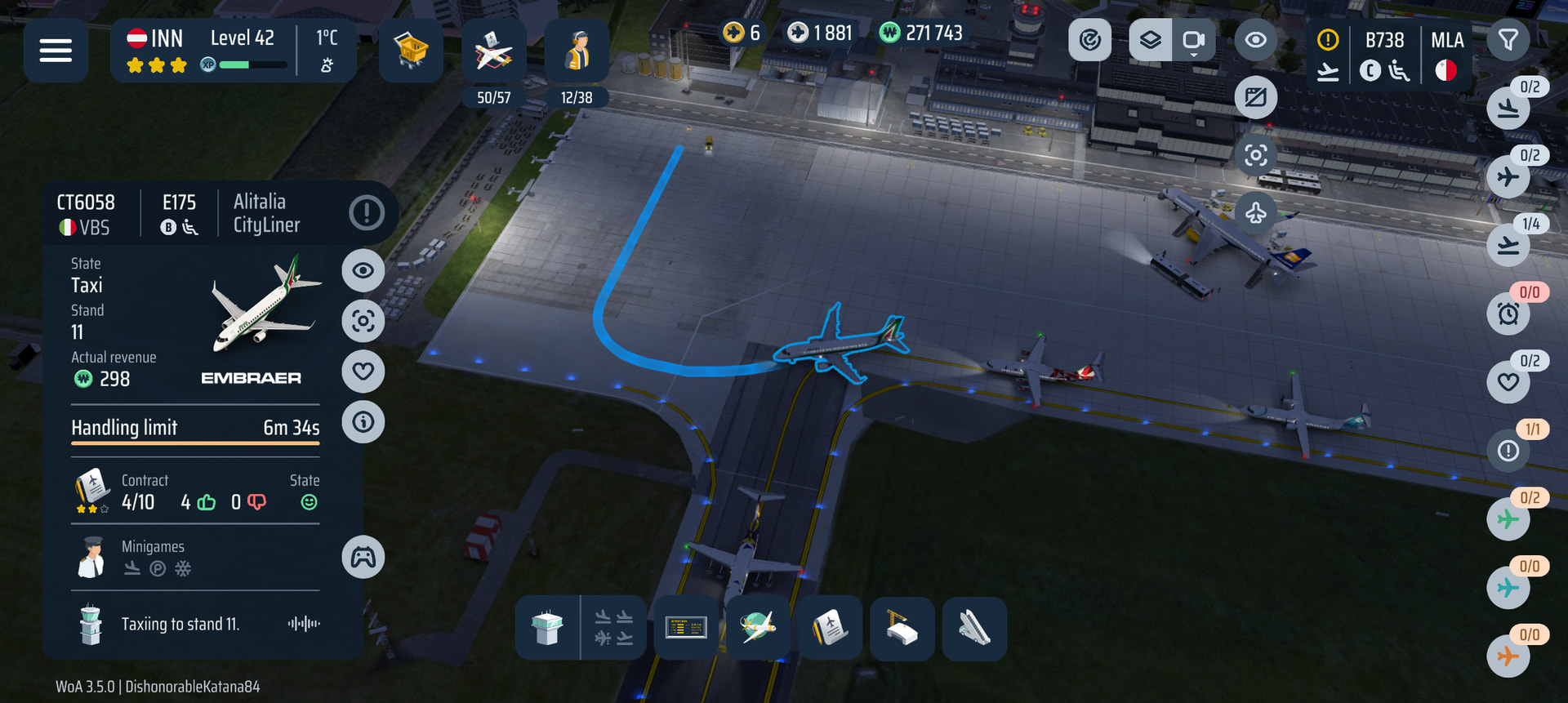Select the alarm clock 0/0 filter
1568x703 pixels.
[1508, 314]
